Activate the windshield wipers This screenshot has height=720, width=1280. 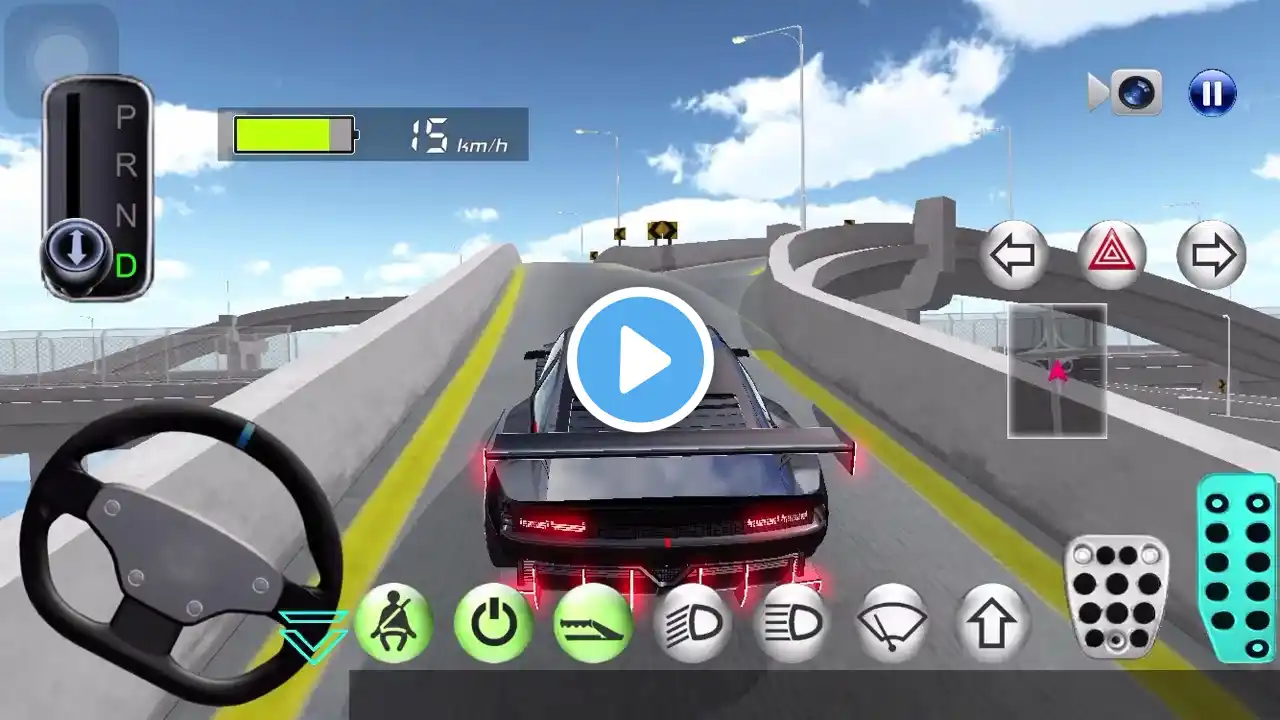892,624
